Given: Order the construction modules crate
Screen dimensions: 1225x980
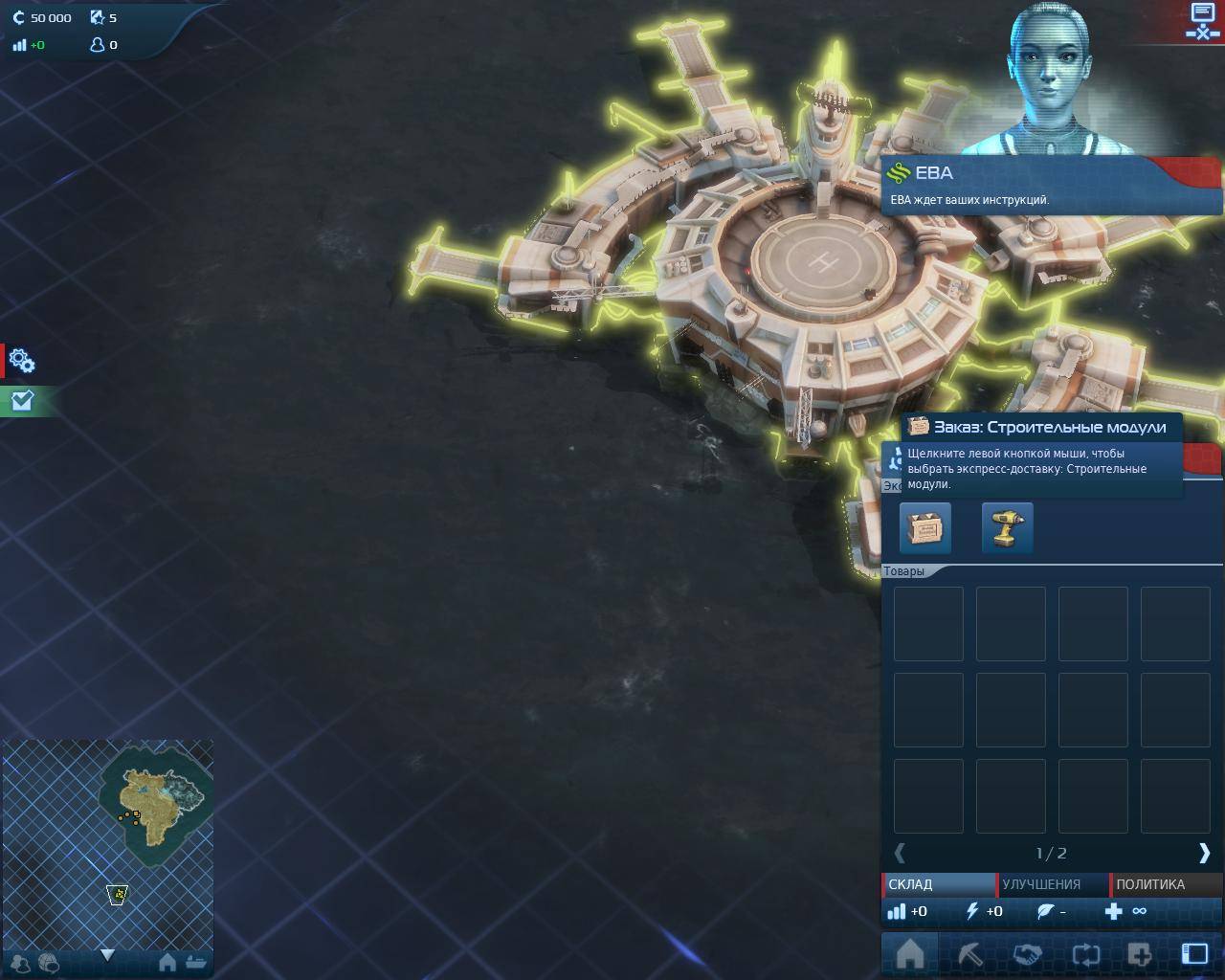Looking at the screenshot, I should (925, 527).
